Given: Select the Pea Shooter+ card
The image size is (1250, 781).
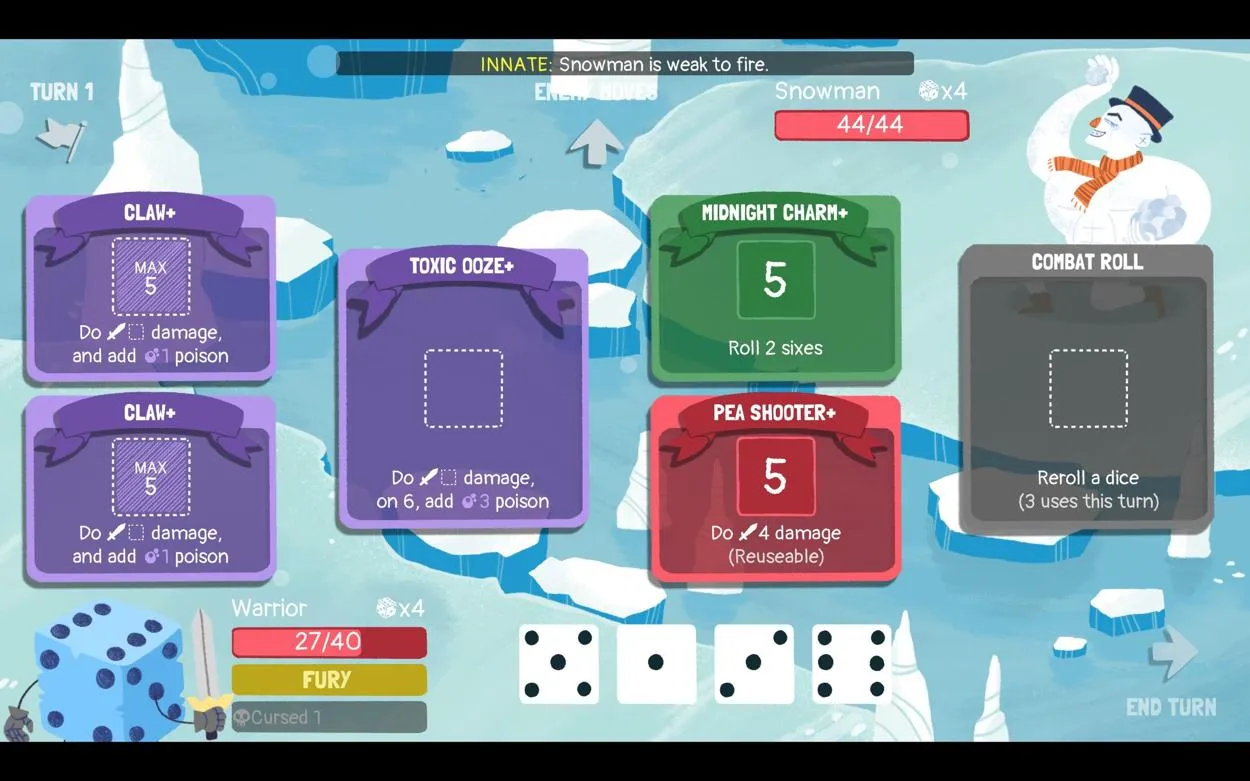Looking at the screenshot, I should pyautogui.click(x=775, y=488).
